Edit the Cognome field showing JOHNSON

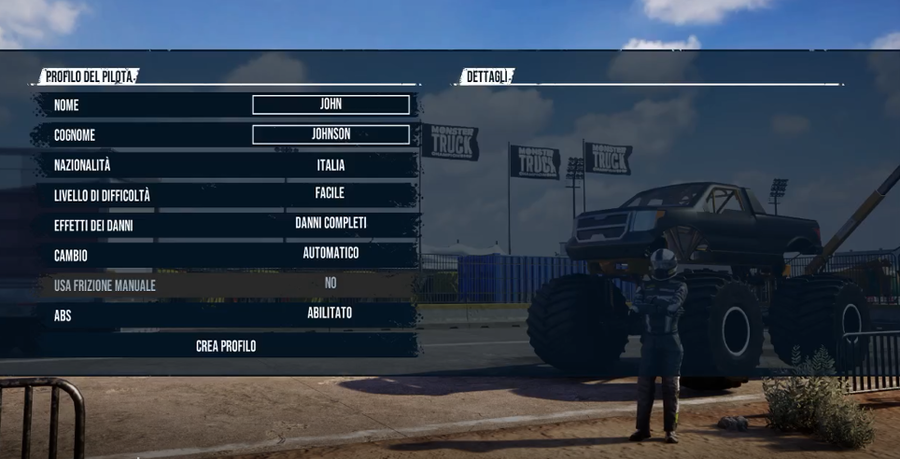click(x=330, y=135)
